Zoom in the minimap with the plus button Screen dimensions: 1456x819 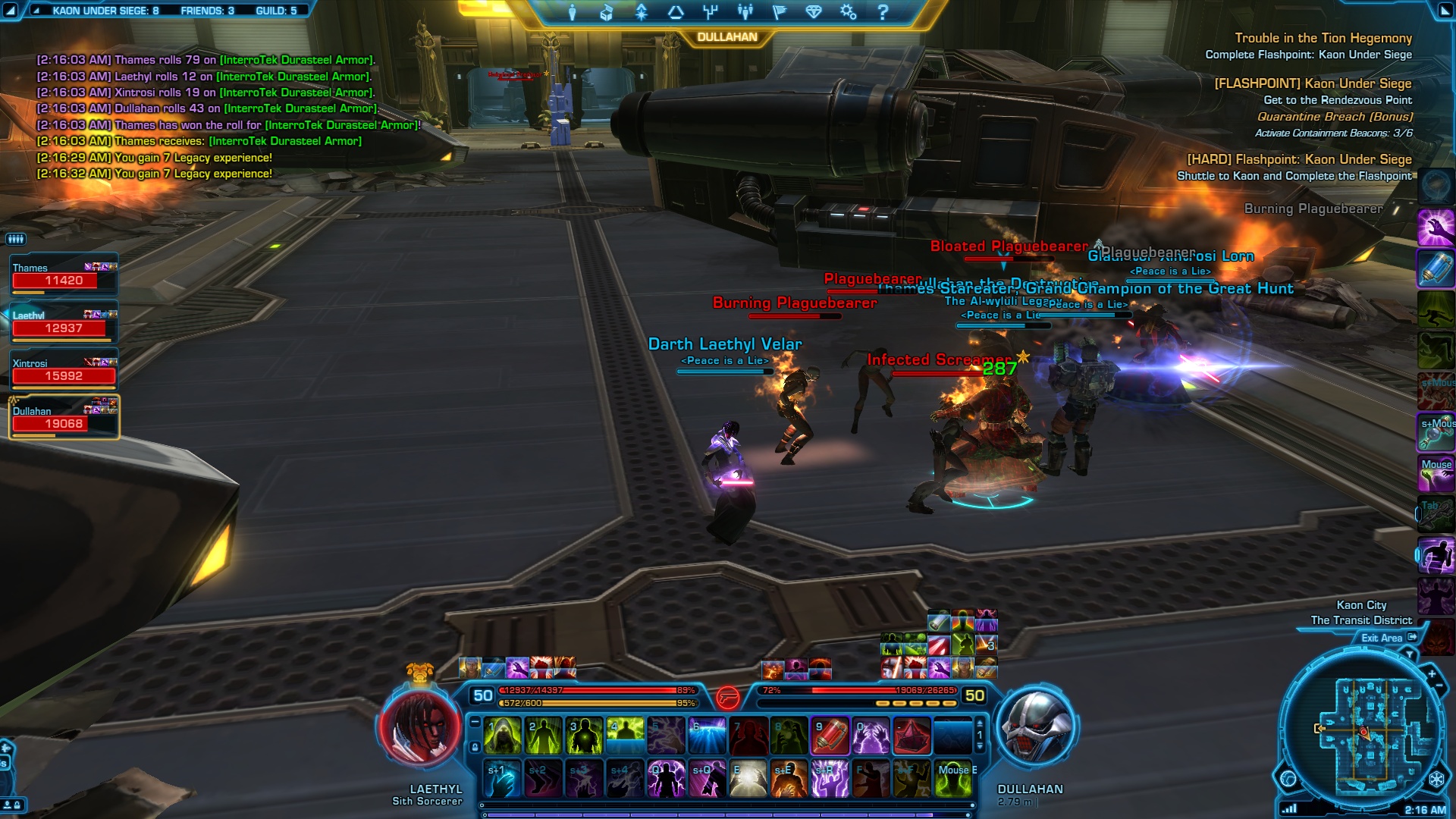pos(1432,673)
